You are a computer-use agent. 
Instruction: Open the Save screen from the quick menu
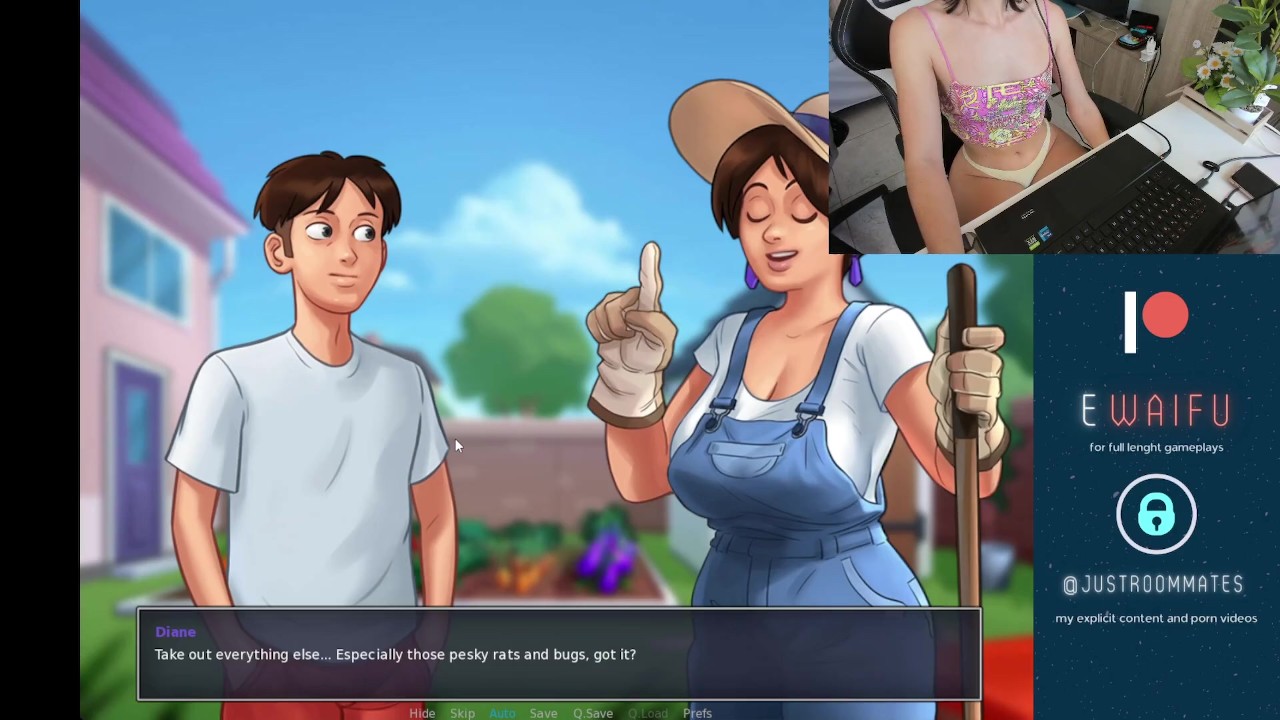coord(543,713)
